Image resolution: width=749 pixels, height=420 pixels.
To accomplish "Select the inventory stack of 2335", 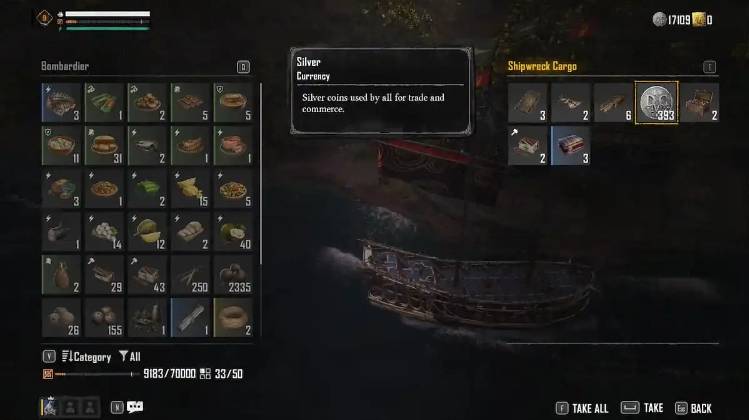I will pos(233,274).
